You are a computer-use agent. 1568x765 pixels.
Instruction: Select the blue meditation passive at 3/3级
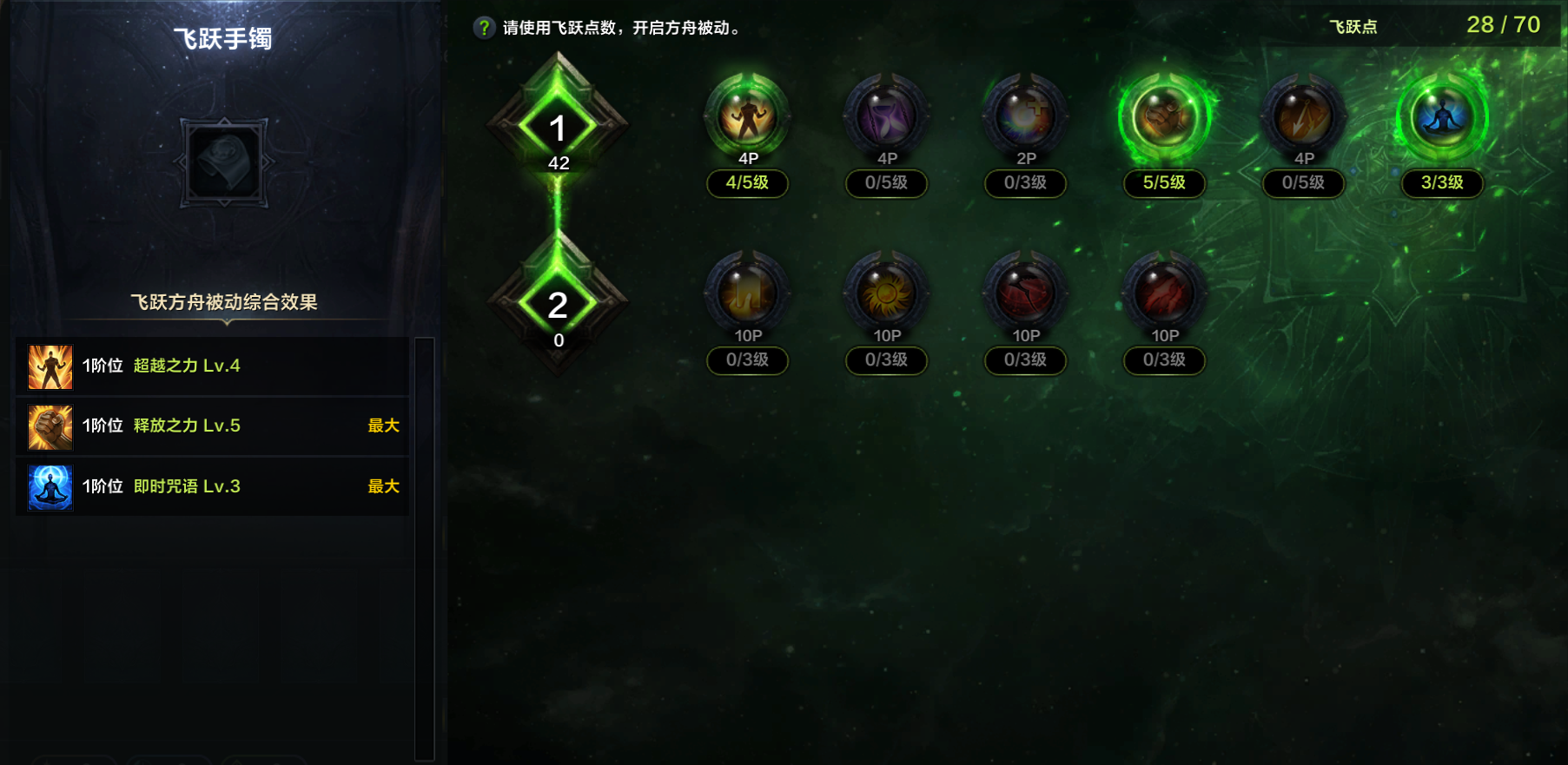tap(1442, 117)
